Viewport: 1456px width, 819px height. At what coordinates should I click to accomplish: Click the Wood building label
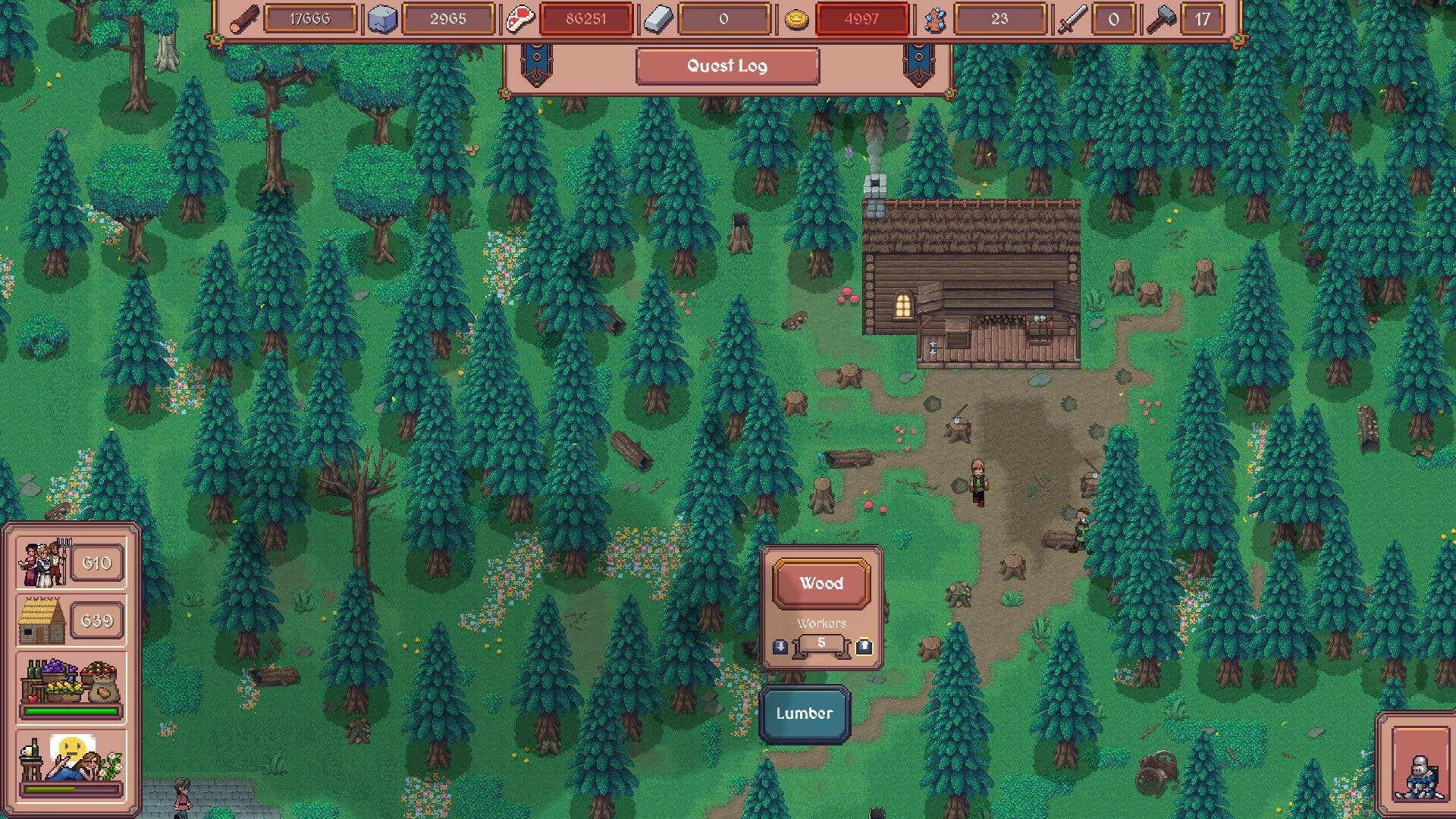click(x=821, y=583)
